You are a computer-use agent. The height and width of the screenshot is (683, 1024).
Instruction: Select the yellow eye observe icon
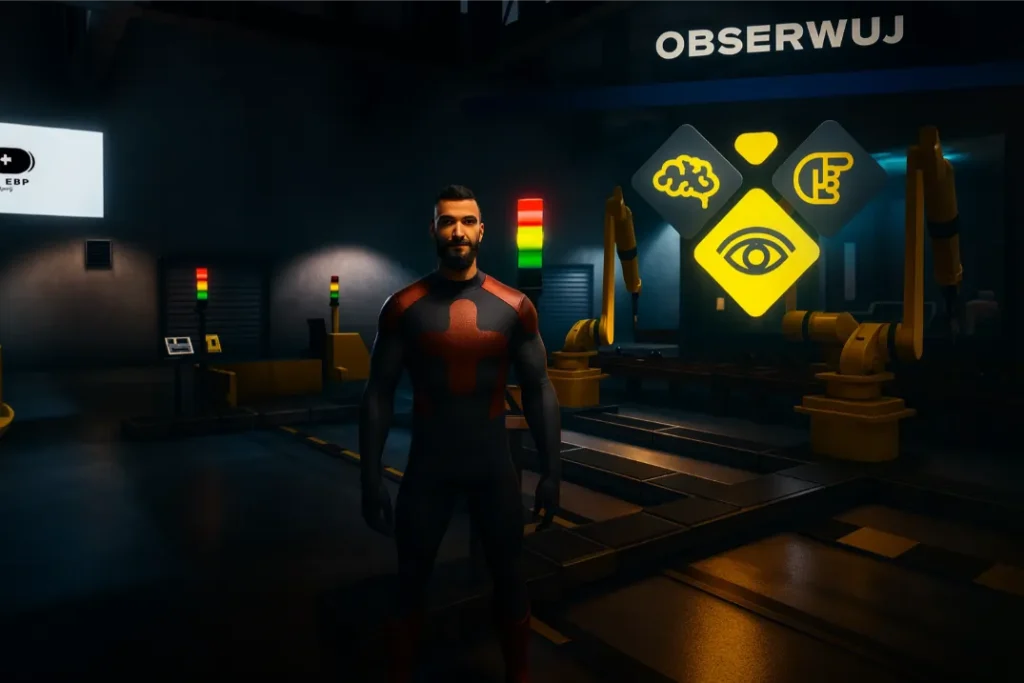(x=756, y=251)
